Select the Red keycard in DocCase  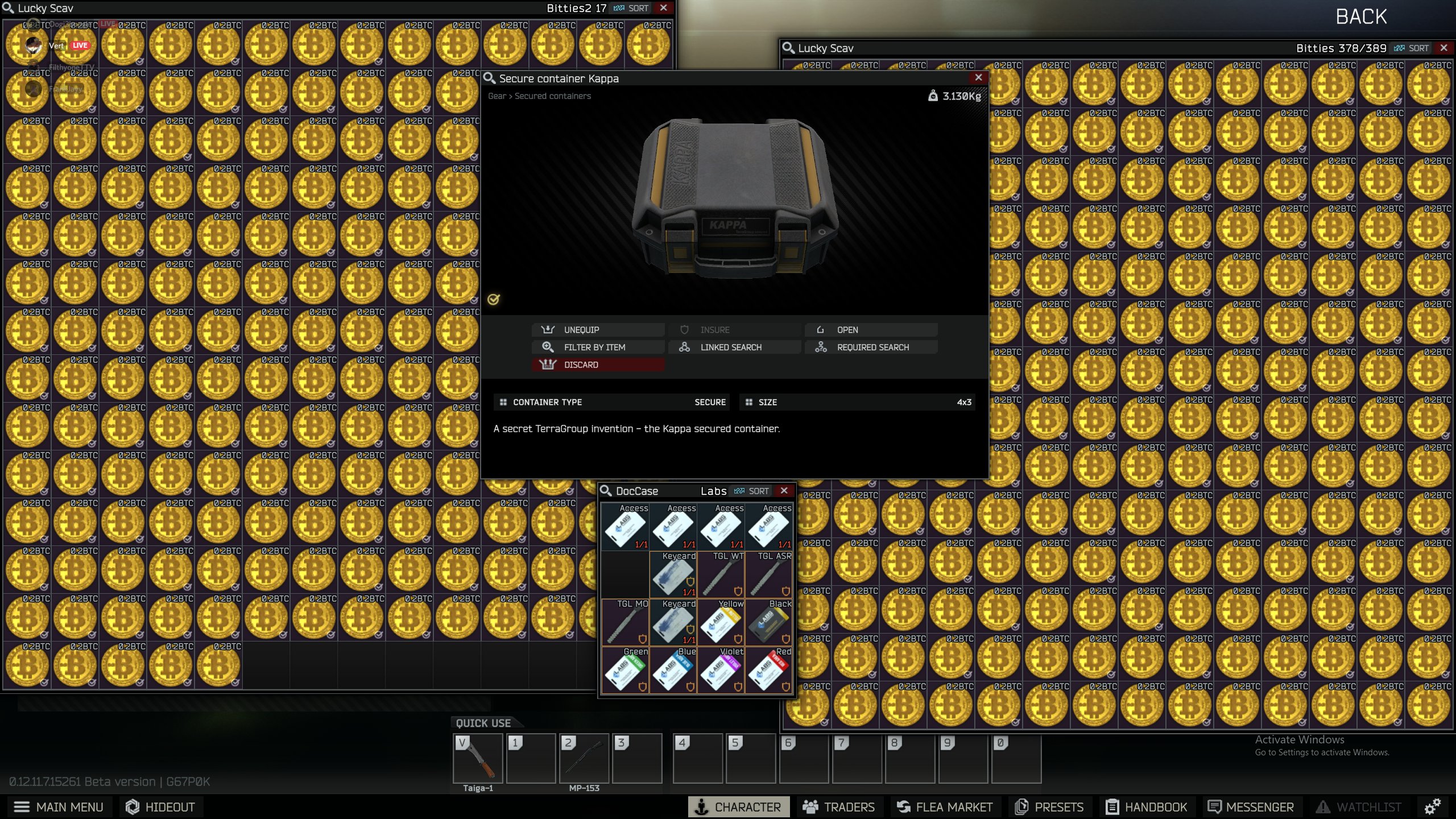point(769,671)
